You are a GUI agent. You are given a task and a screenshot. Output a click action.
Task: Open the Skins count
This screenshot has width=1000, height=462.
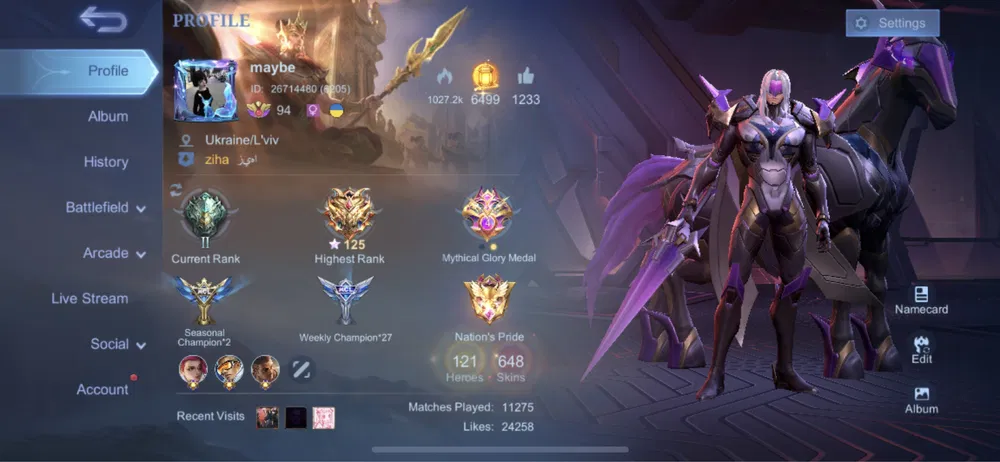(x=510, y=366)
